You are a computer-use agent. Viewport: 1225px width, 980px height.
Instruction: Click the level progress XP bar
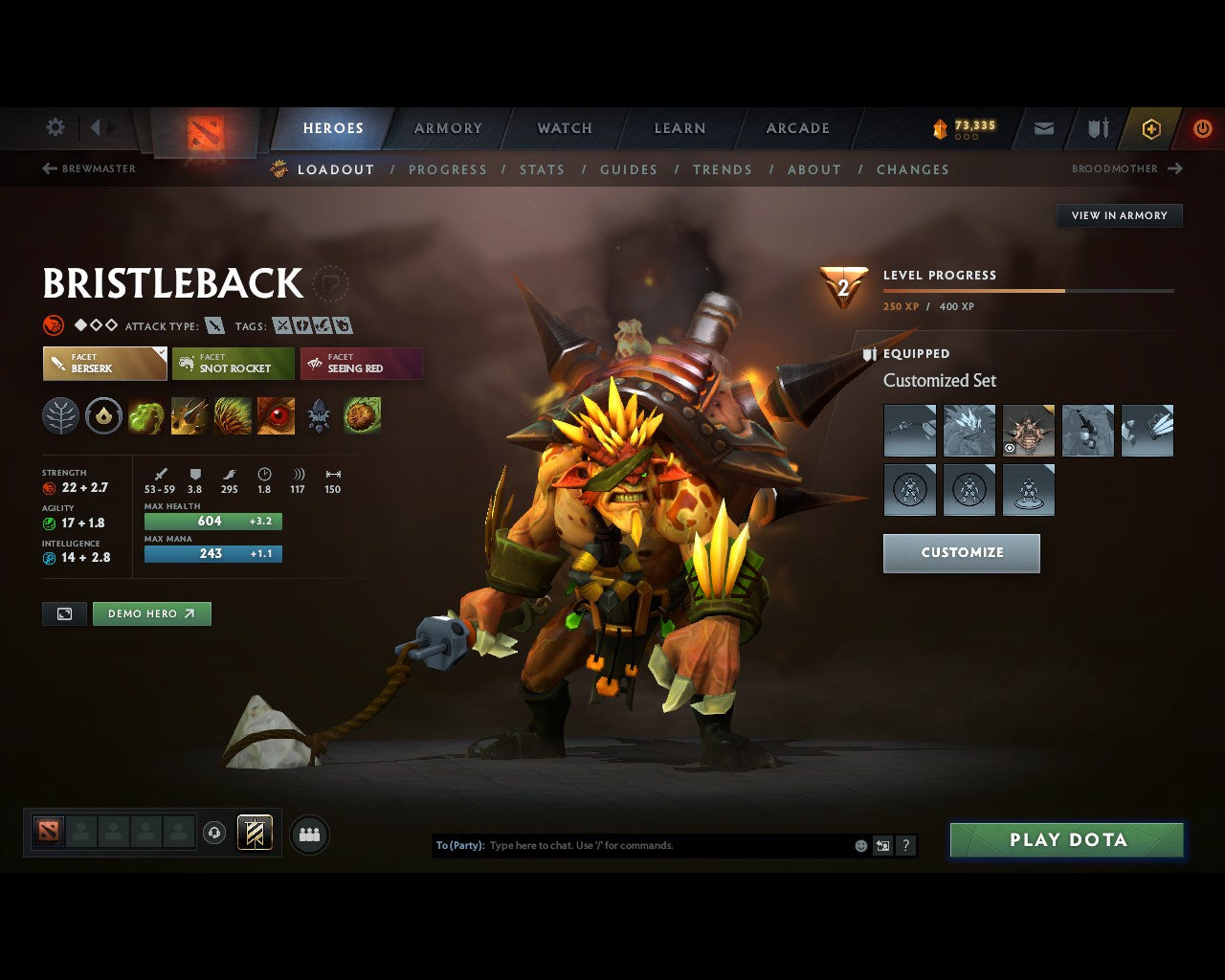tap(1028, 290)
